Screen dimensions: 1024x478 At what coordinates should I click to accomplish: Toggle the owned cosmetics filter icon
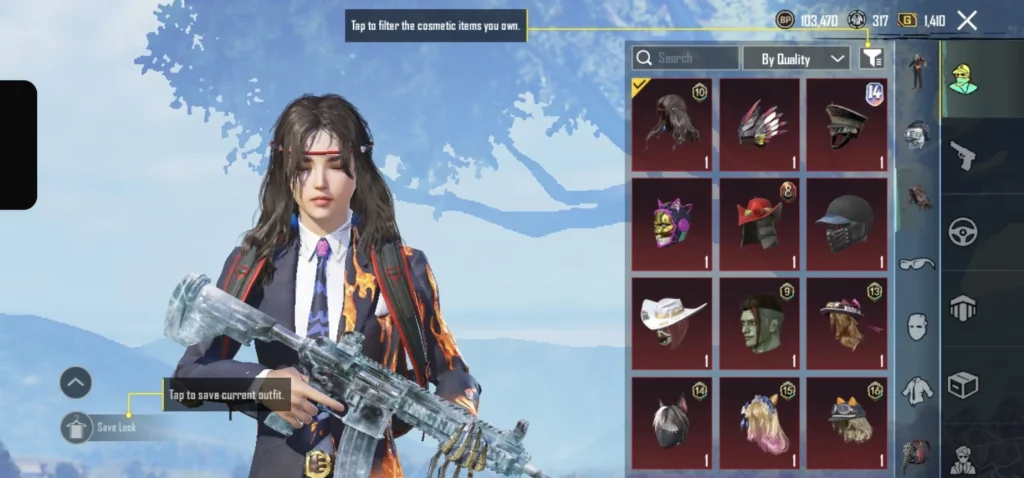pos(872,59)
